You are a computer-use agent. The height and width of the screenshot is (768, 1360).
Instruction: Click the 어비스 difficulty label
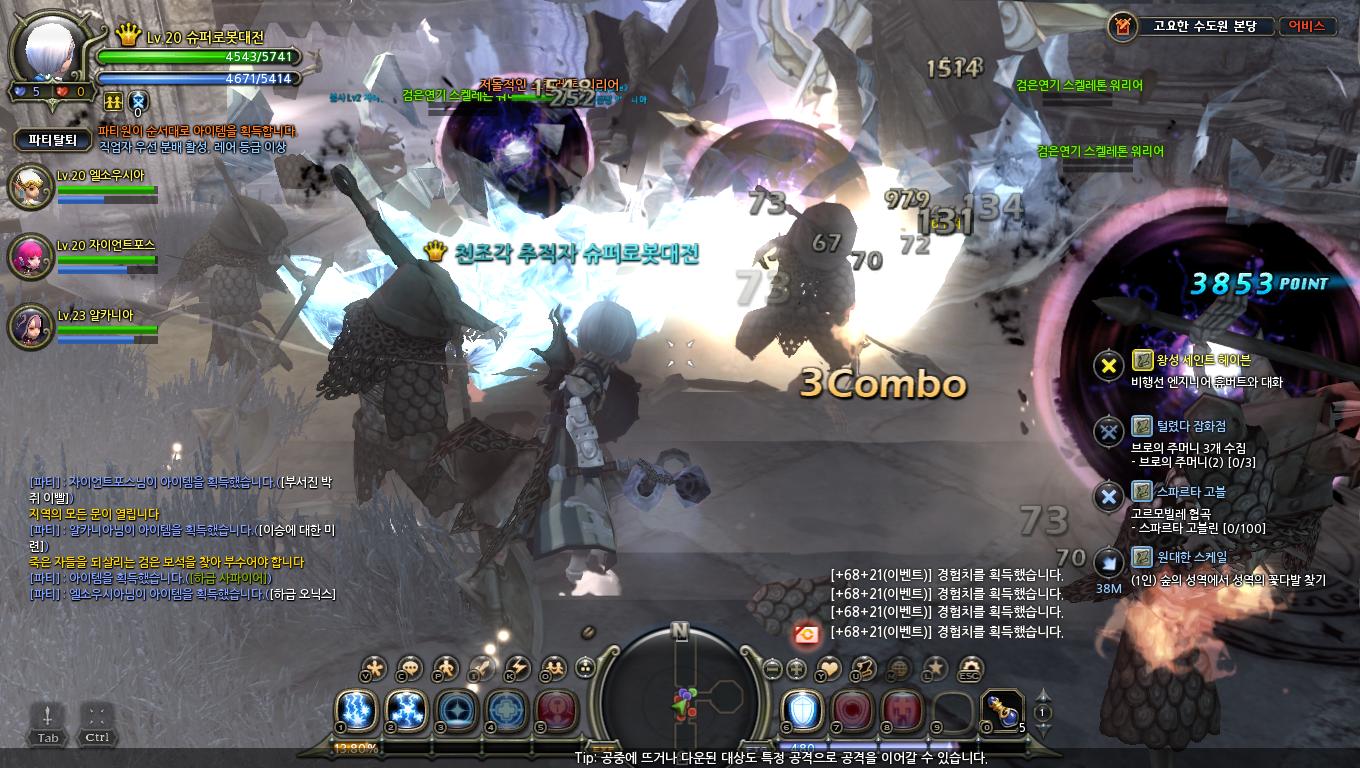point(1307,26)
